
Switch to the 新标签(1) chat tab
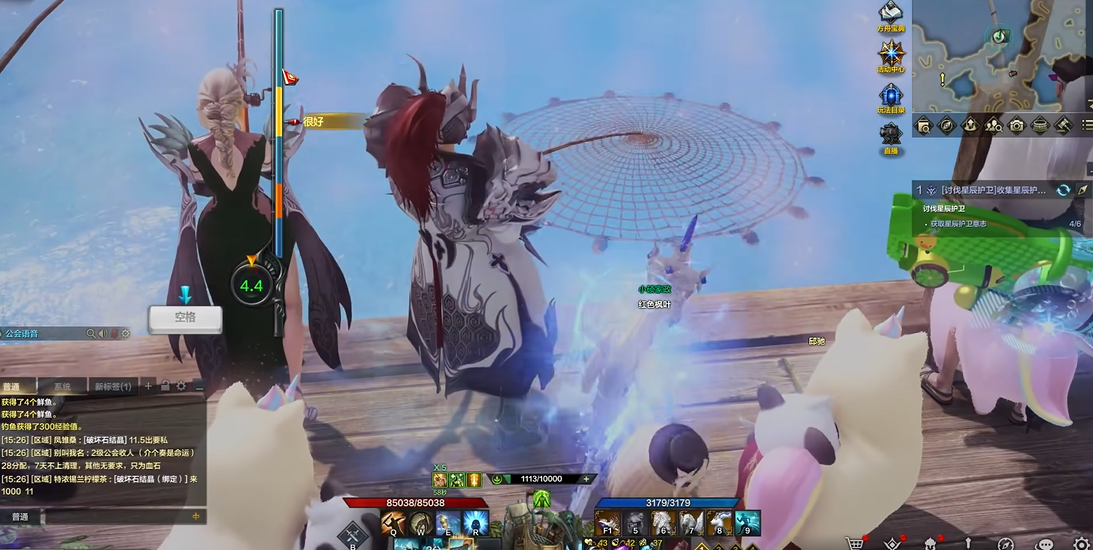click(x=112, y=386)
